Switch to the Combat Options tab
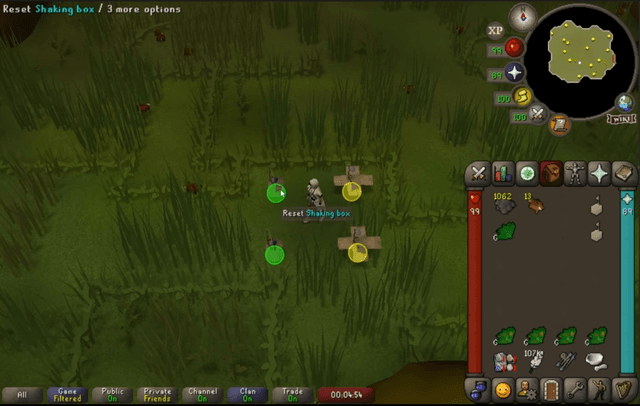 (x=478, y=173)
